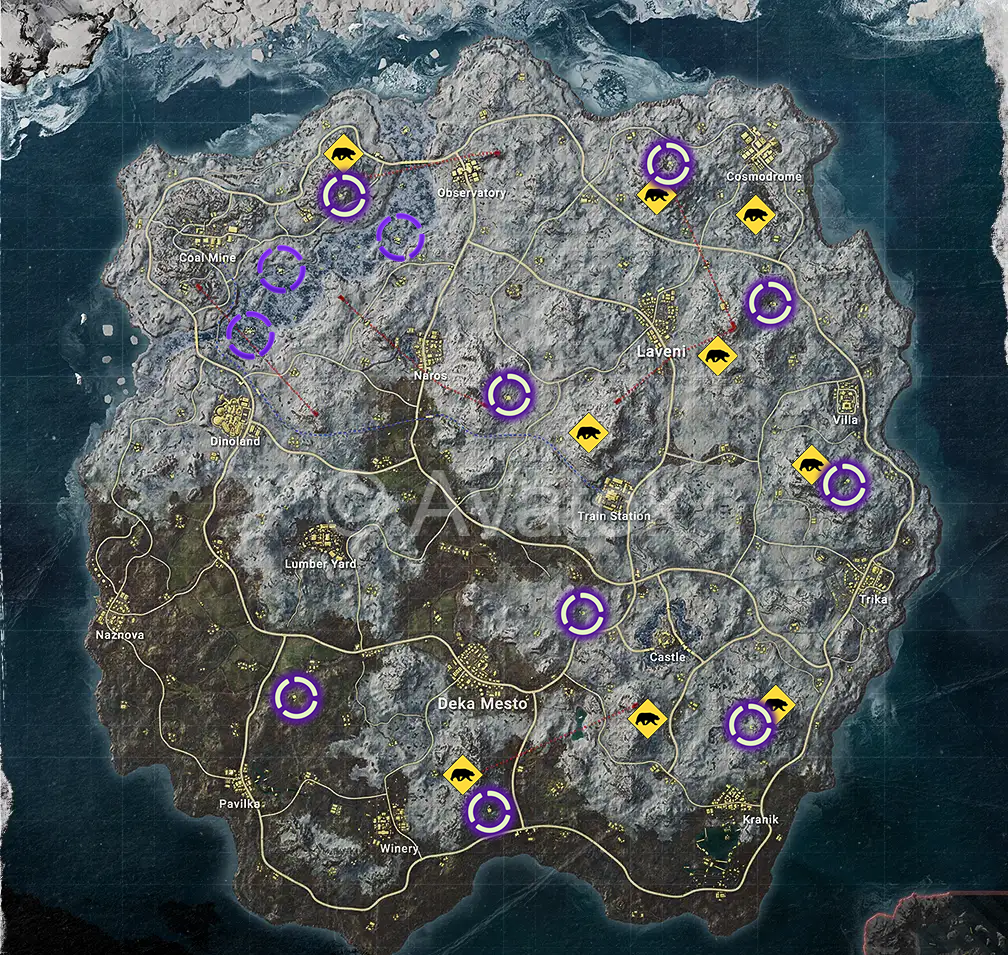
Task: Click the bear marker north of Winery
Action: point(463,775)
